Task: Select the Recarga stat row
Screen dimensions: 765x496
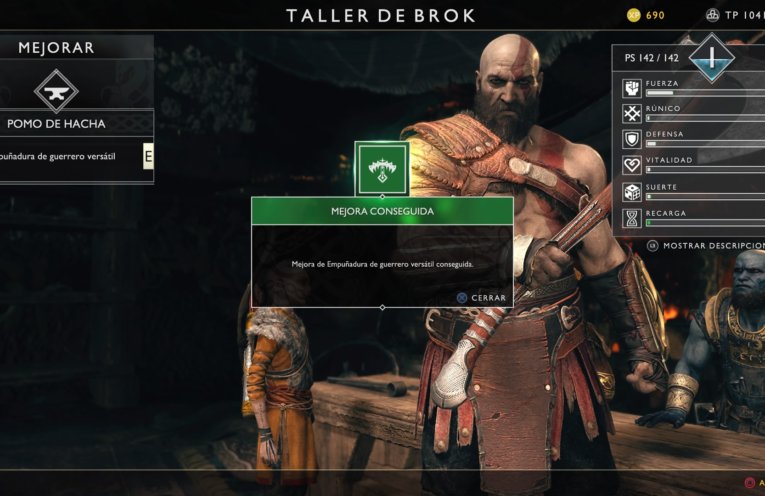Action: point(690,218)
